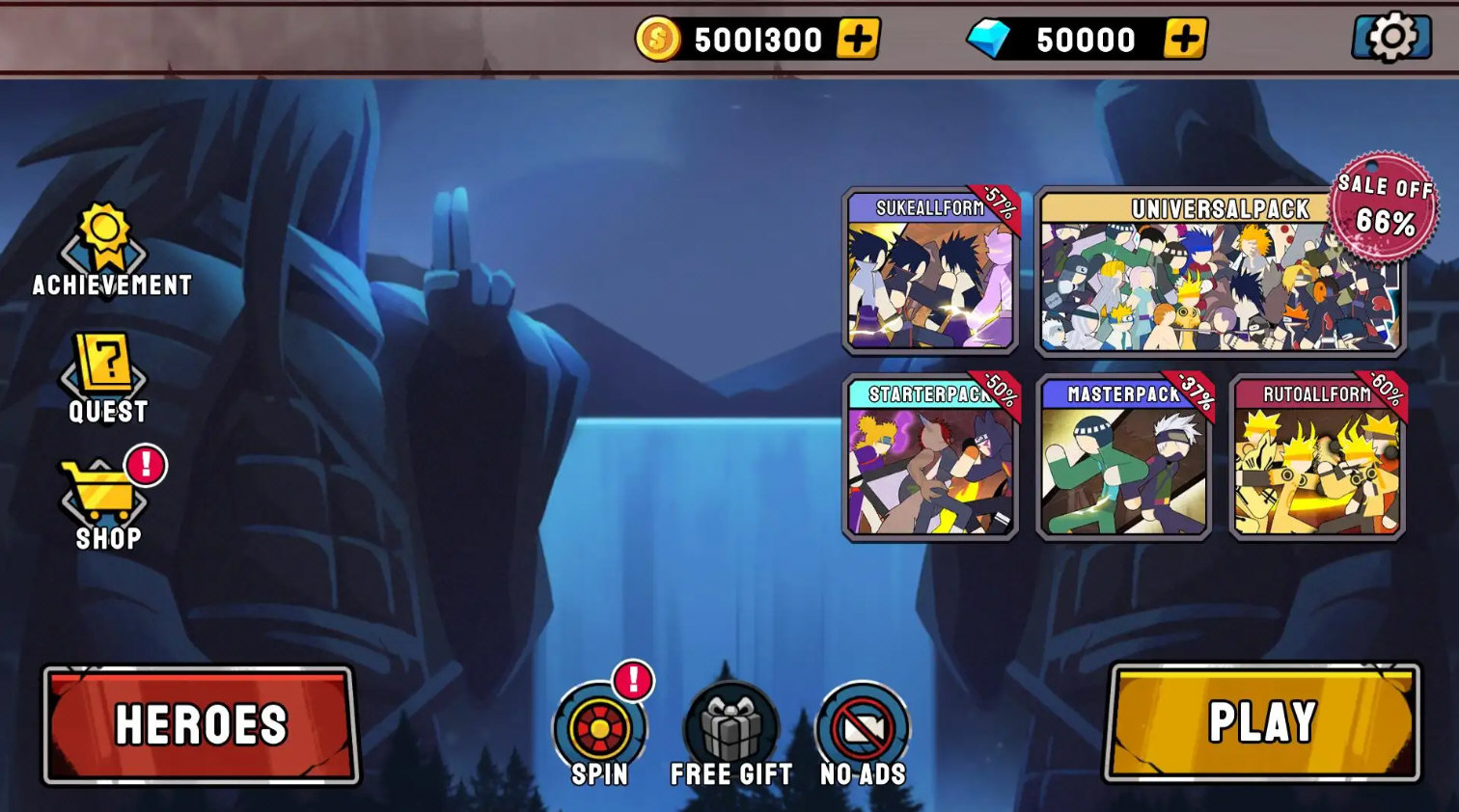
Task: Select the MasterPack offer
Action: point(1124,458)
